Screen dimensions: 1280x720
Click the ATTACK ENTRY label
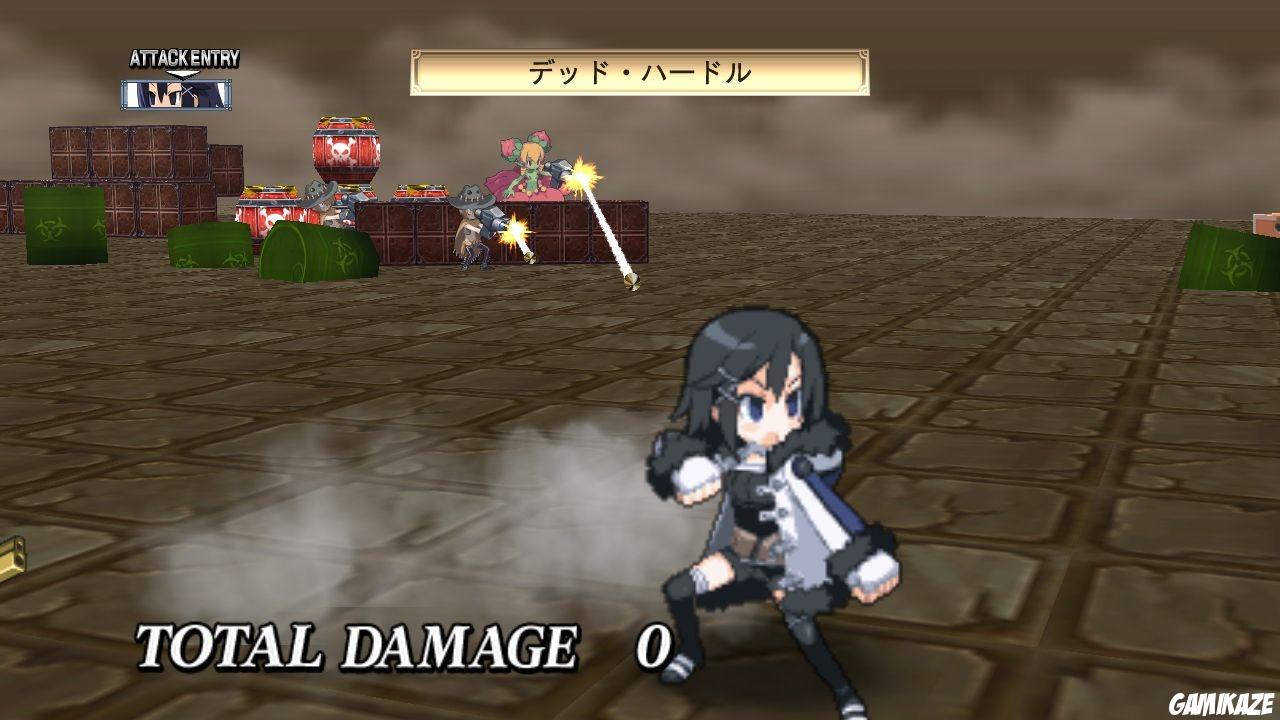(183, 58)
